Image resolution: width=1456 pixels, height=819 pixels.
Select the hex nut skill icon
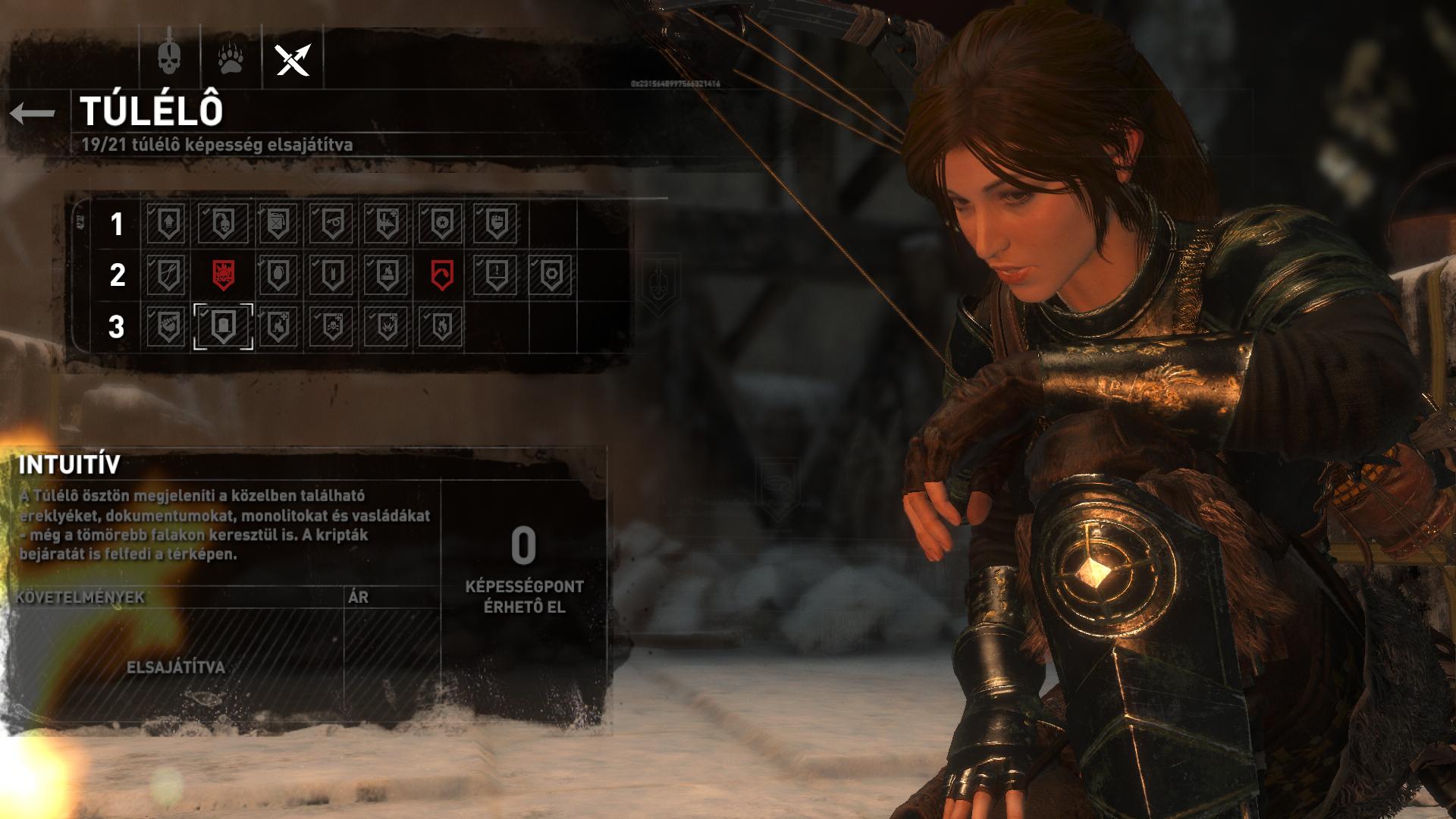coord(551,275)
